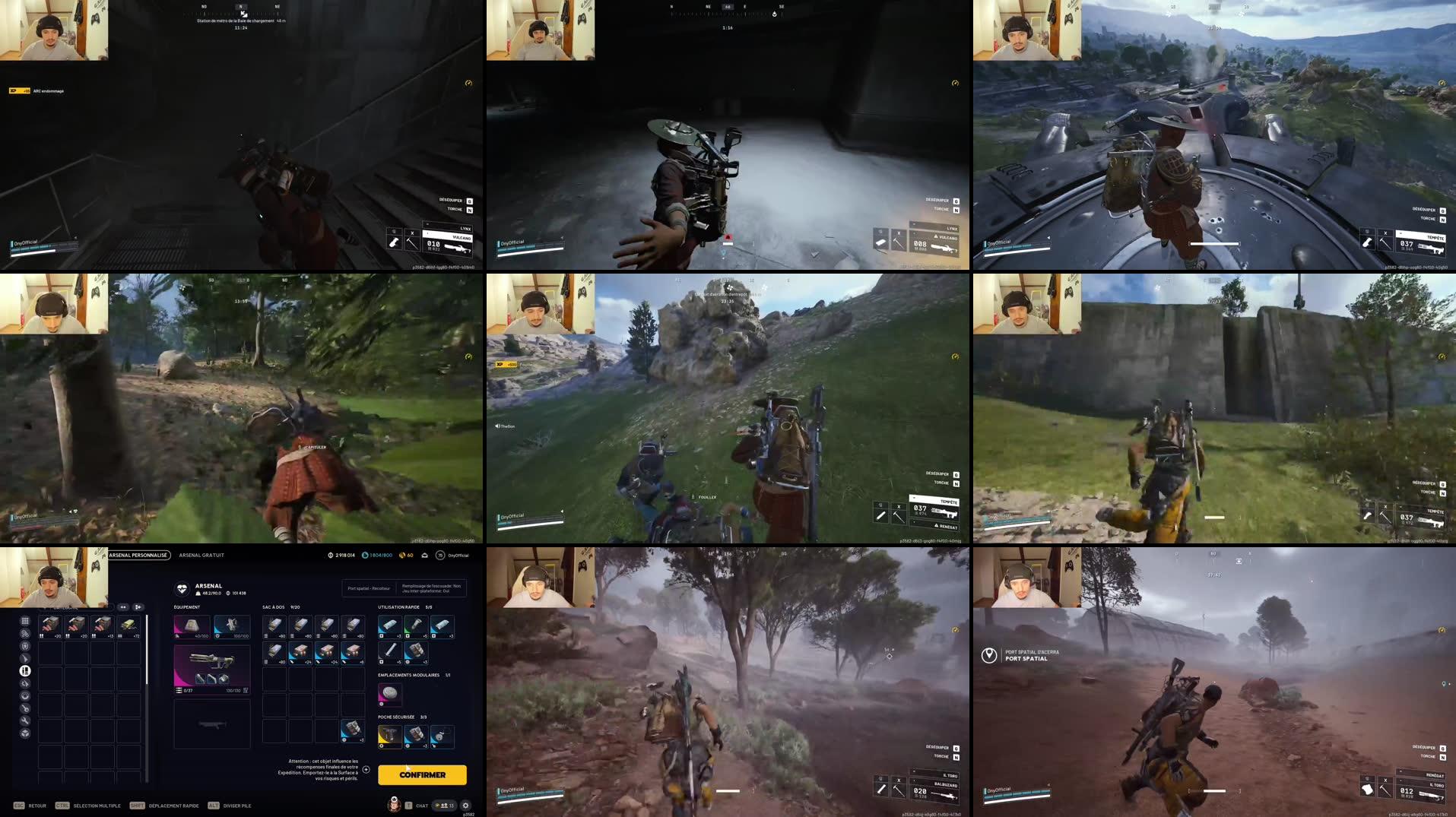Click the Arsenal emblem icon beside the weight stat
Image resolution: width=1456 pixels, height=817 pixels.
point(182,589)
